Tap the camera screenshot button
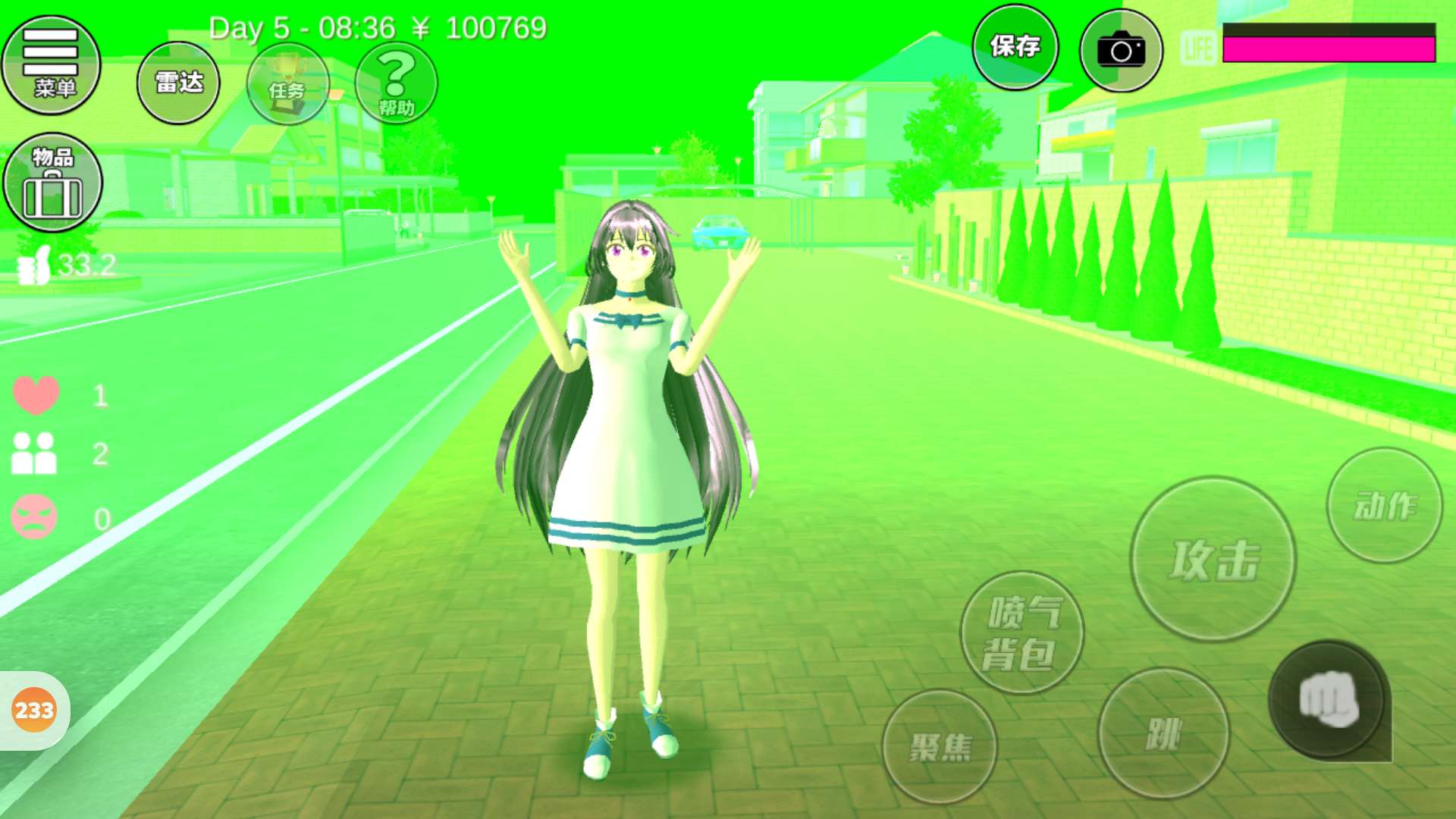Screen dimensions: 1456x819 coord(1121,50)
